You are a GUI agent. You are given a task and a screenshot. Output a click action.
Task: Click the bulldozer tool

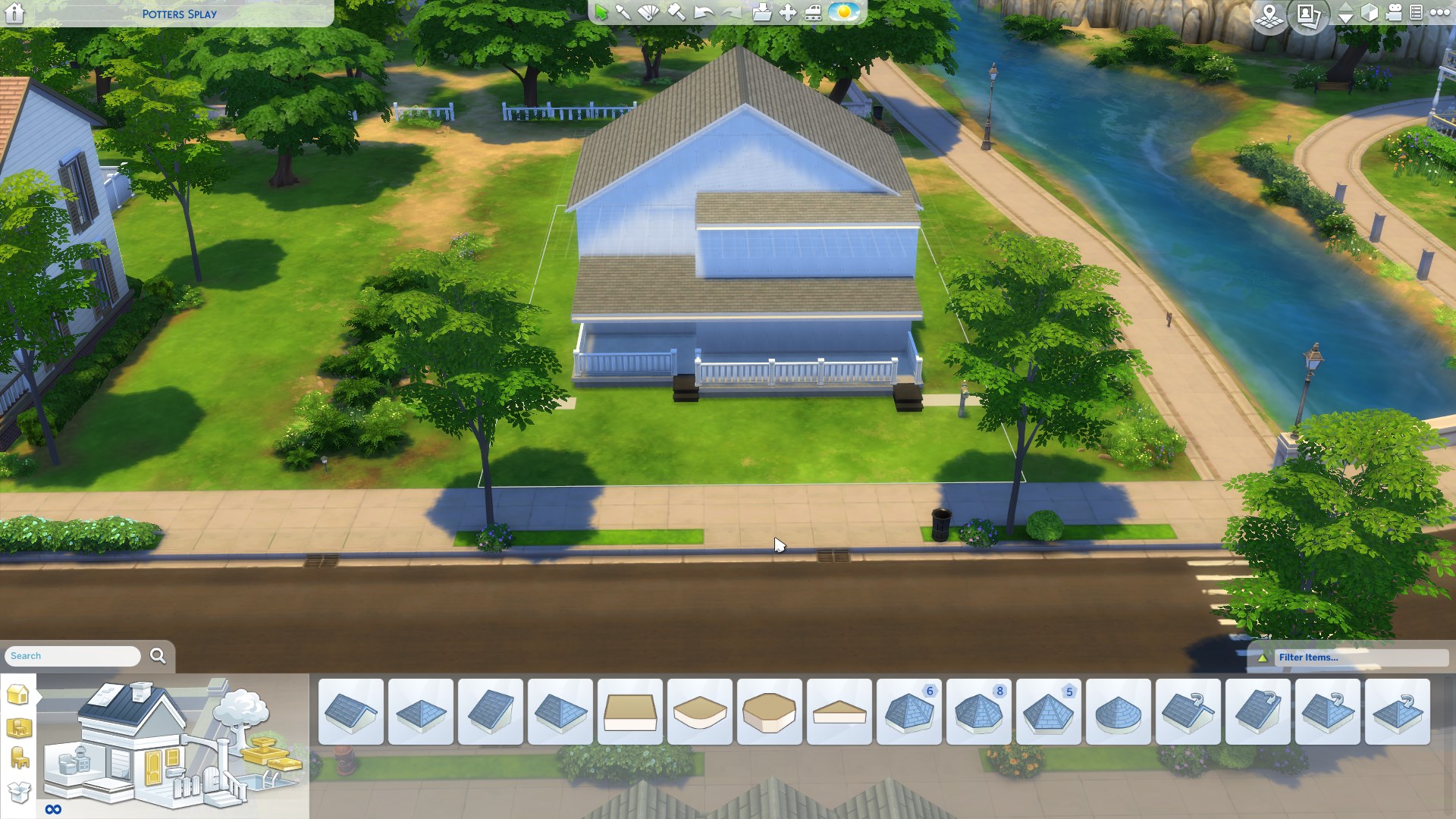click(813, 13)
